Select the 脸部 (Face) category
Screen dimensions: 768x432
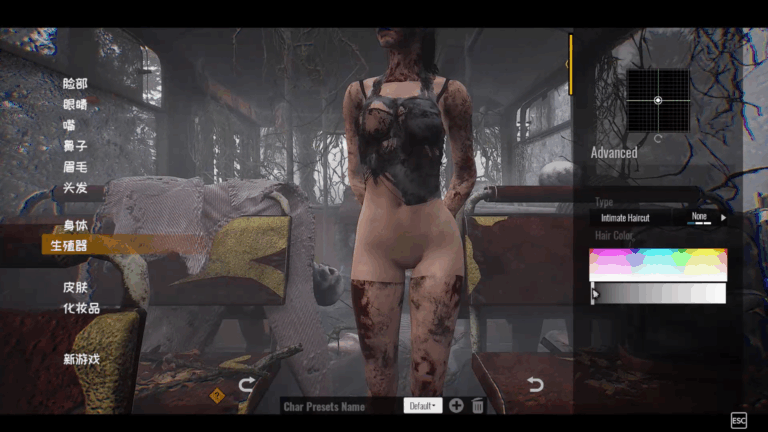tap(75, 83)
